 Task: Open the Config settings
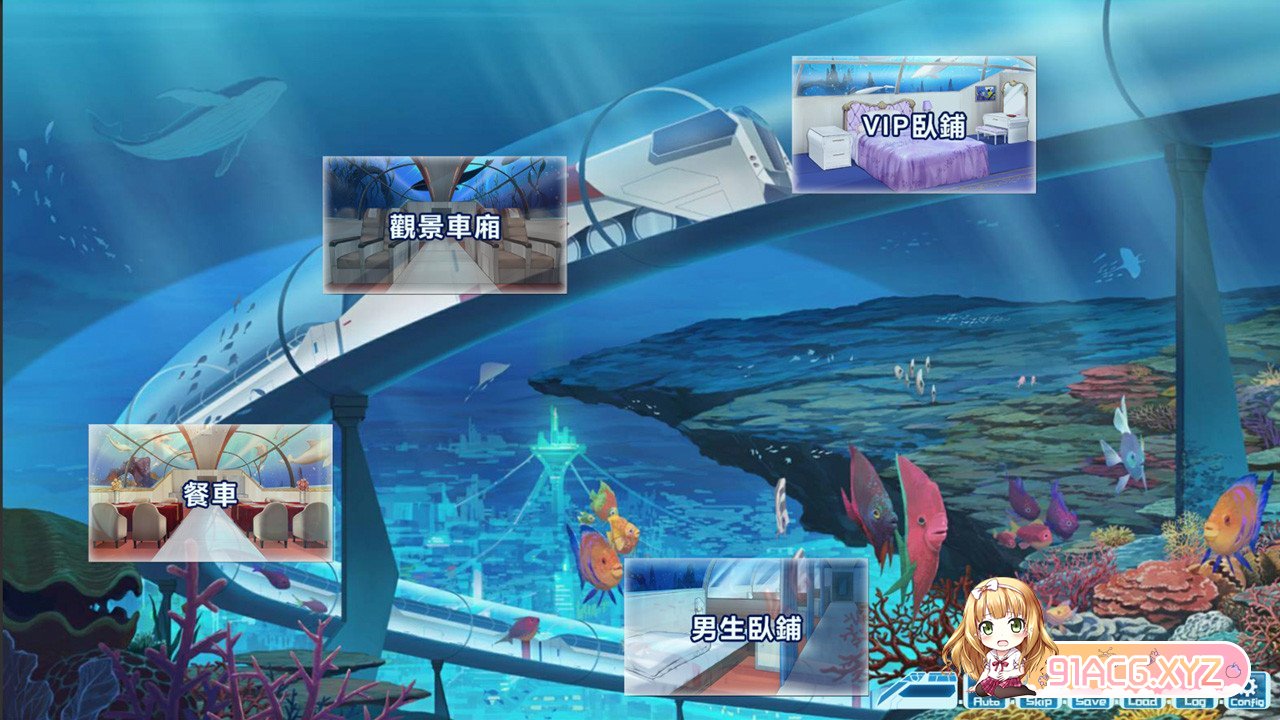[1247, 700]
